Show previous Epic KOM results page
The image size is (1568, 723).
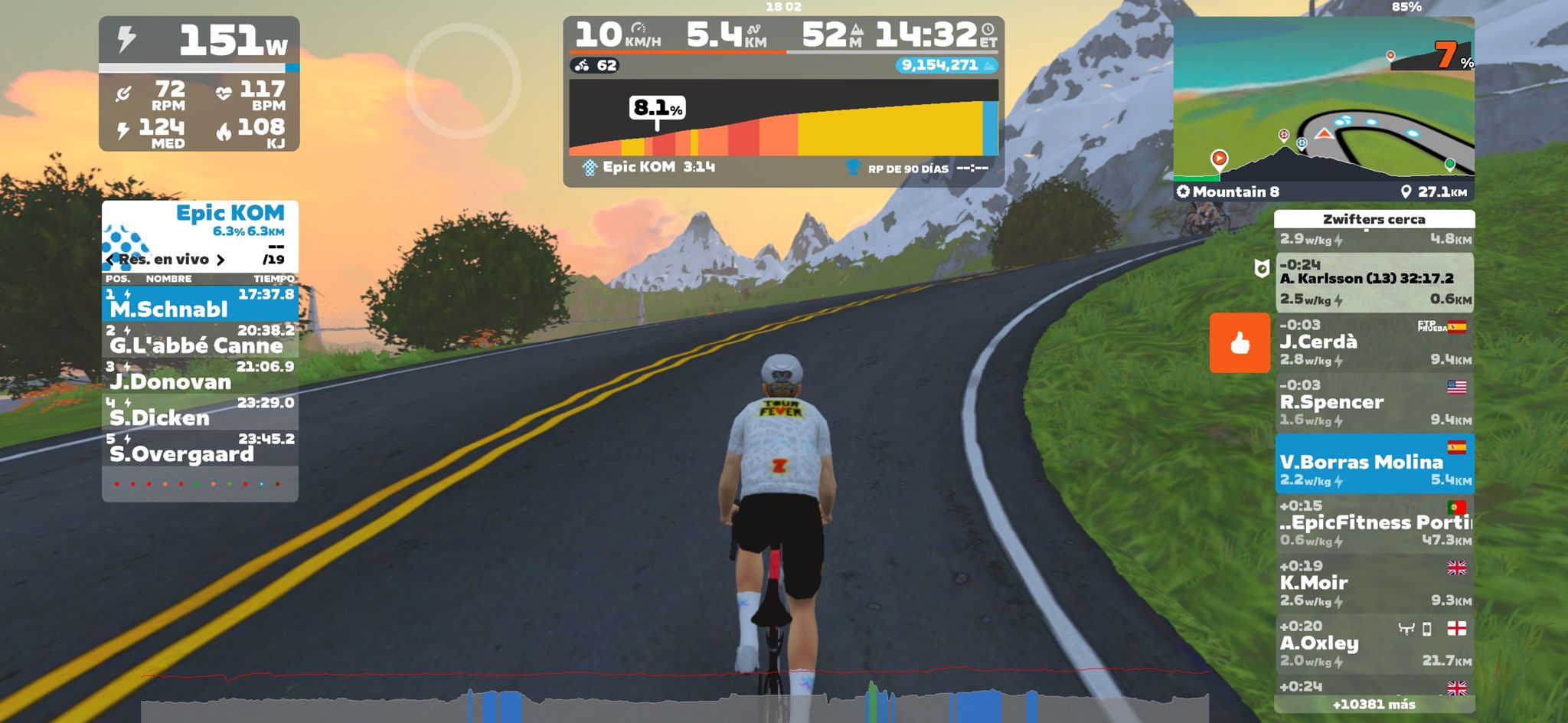[110, 260]
